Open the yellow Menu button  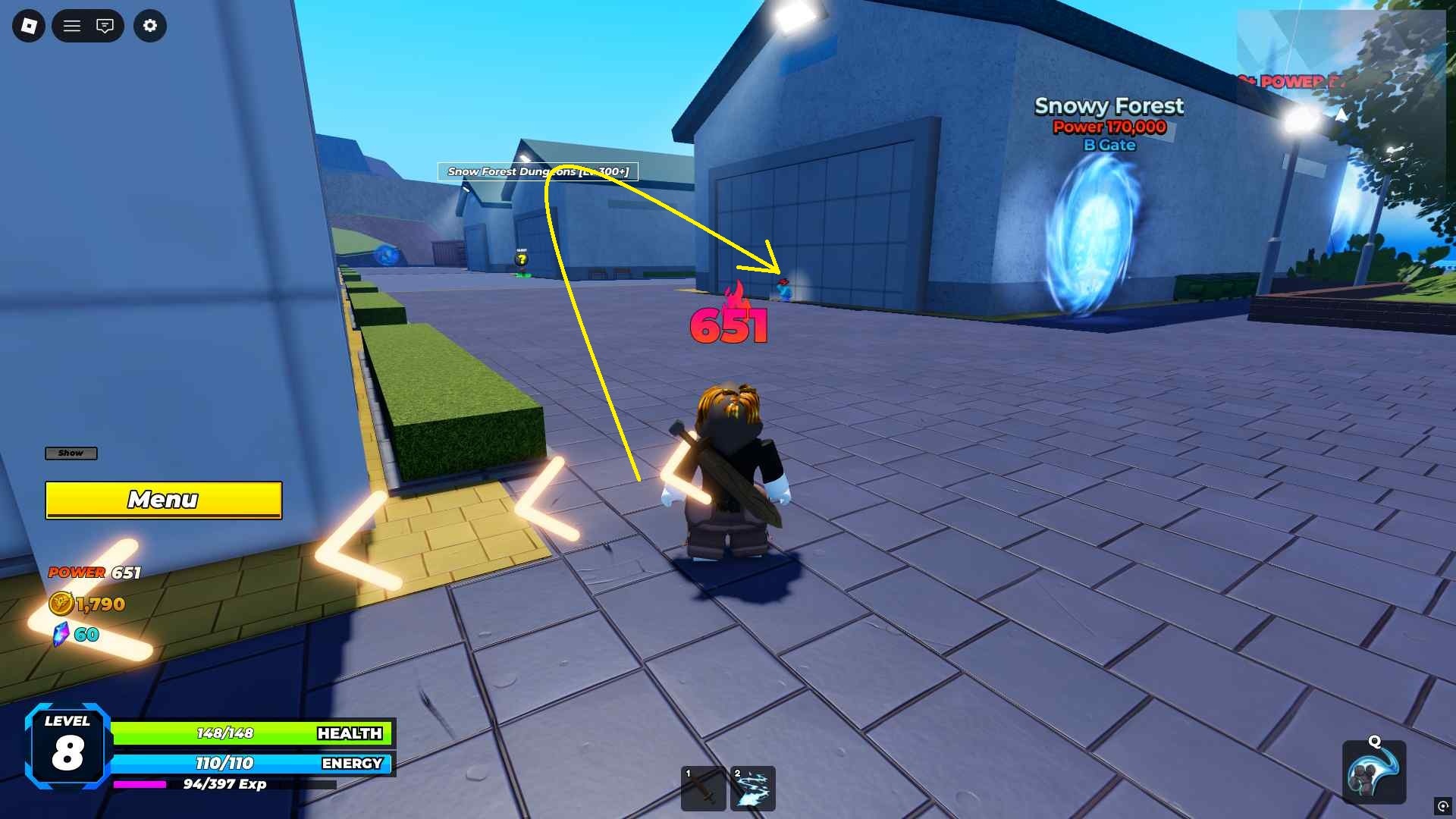163,500
